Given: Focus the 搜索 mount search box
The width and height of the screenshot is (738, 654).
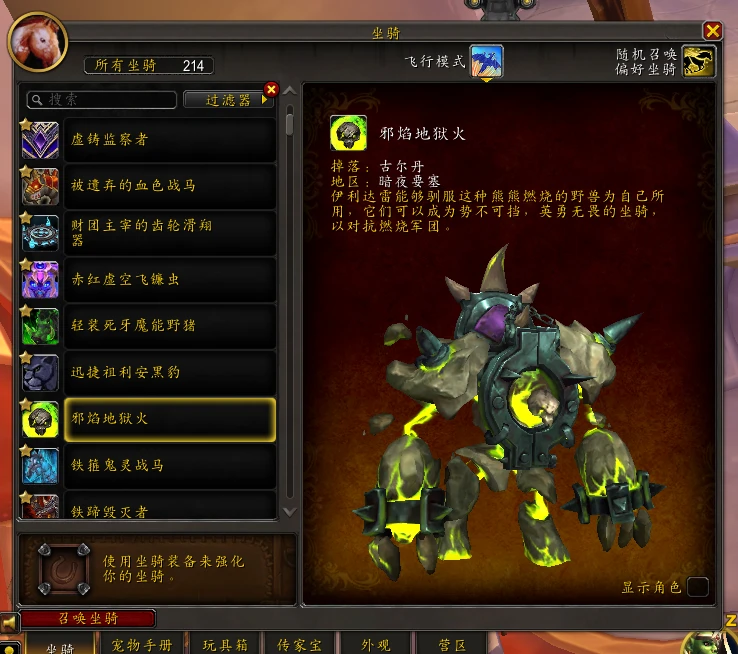Looking at the screenshot, I should tap(100, 100).
